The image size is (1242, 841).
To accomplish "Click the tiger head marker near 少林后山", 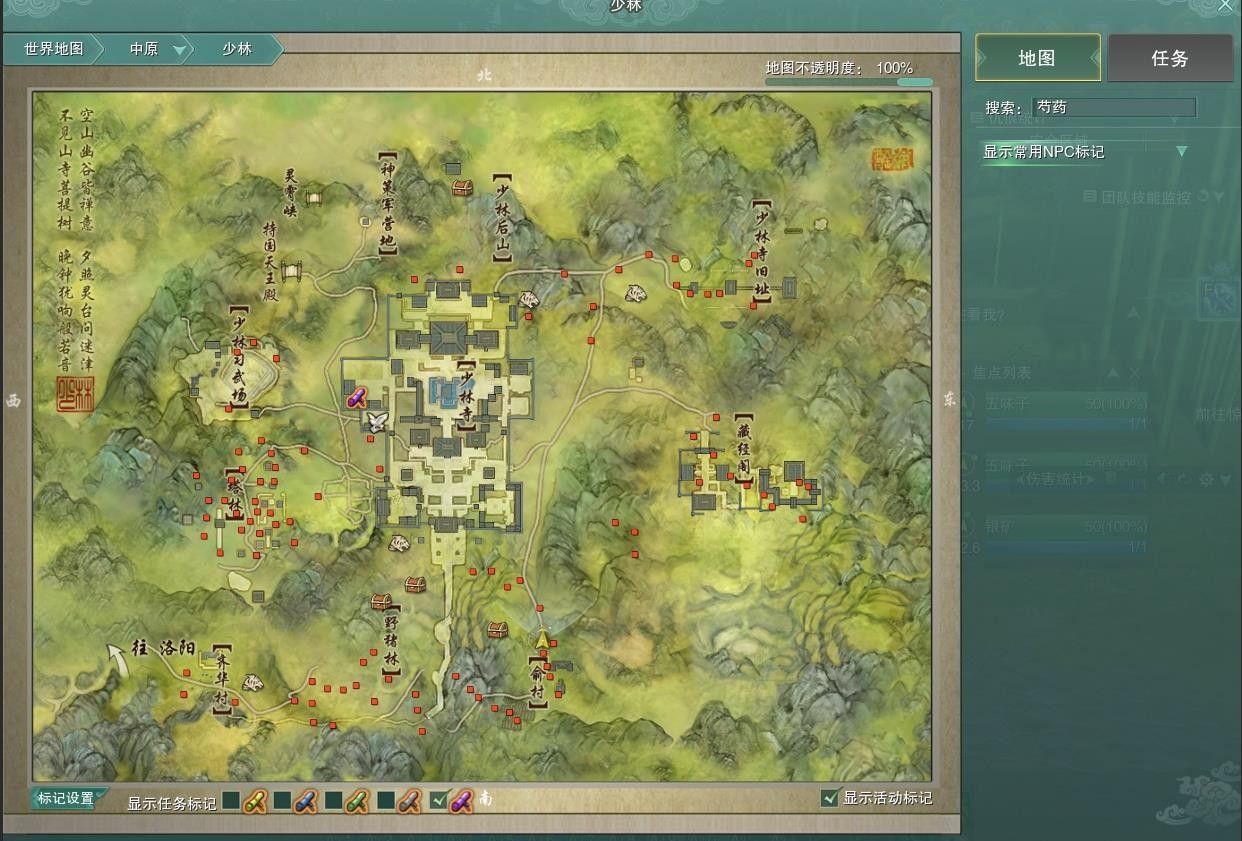I will (528, 299).
